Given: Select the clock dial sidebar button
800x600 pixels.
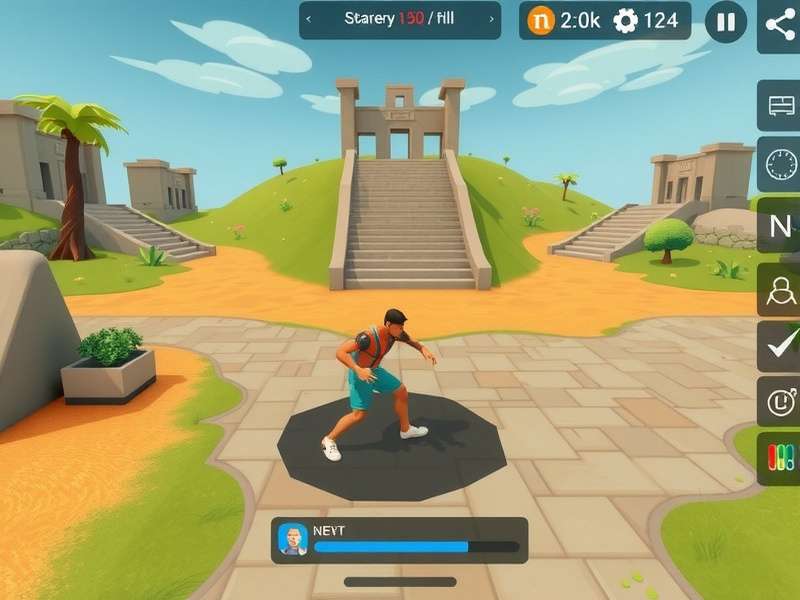Looking at the screenshot, I should point(779,164).
